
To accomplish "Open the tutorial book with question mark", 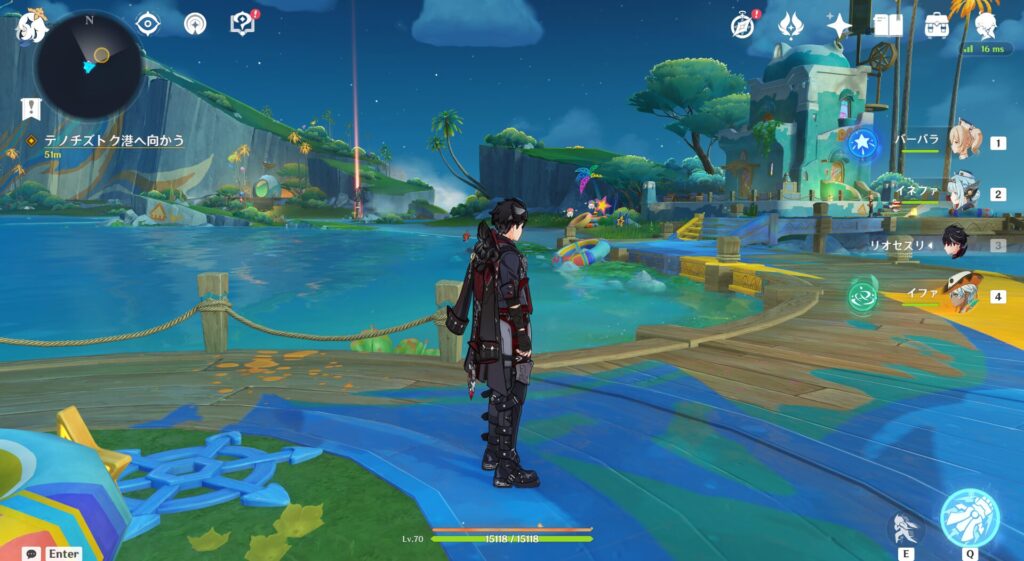I will point(242,23).
